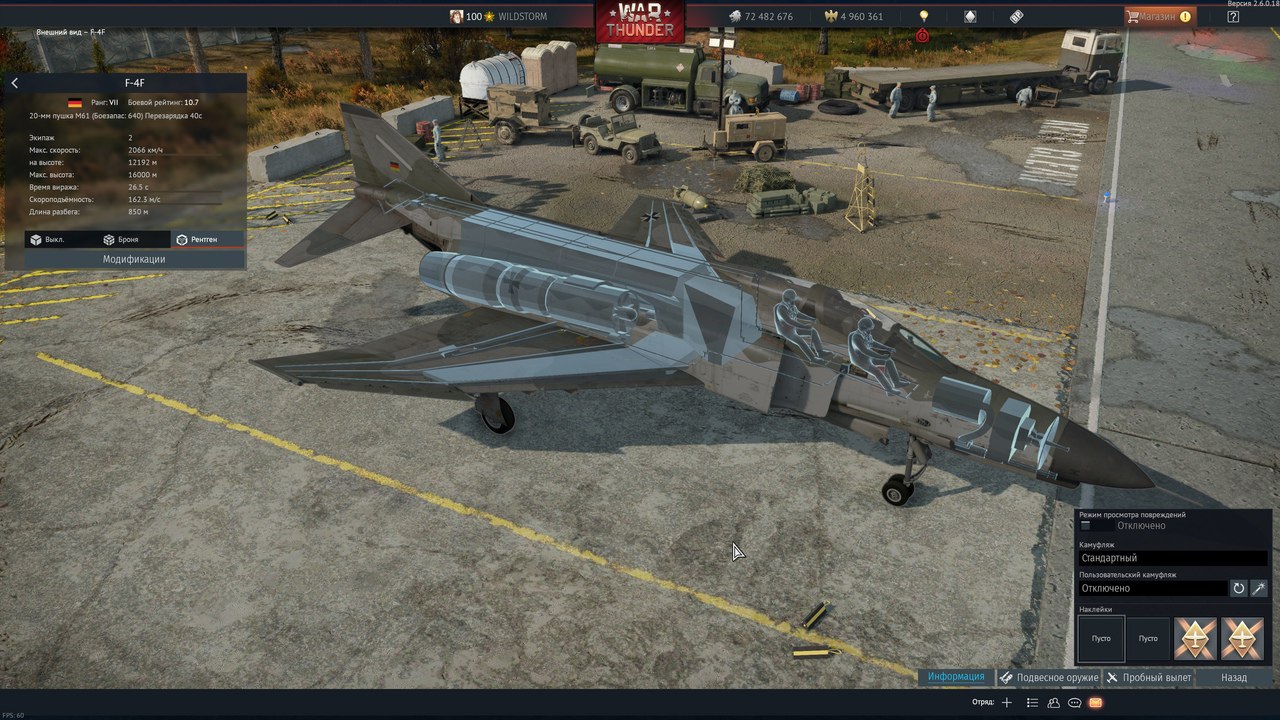The width and height of the screenshot is (1280, 720).
Task: Go back with the Назад button
Action: [x=1234, y=677]
